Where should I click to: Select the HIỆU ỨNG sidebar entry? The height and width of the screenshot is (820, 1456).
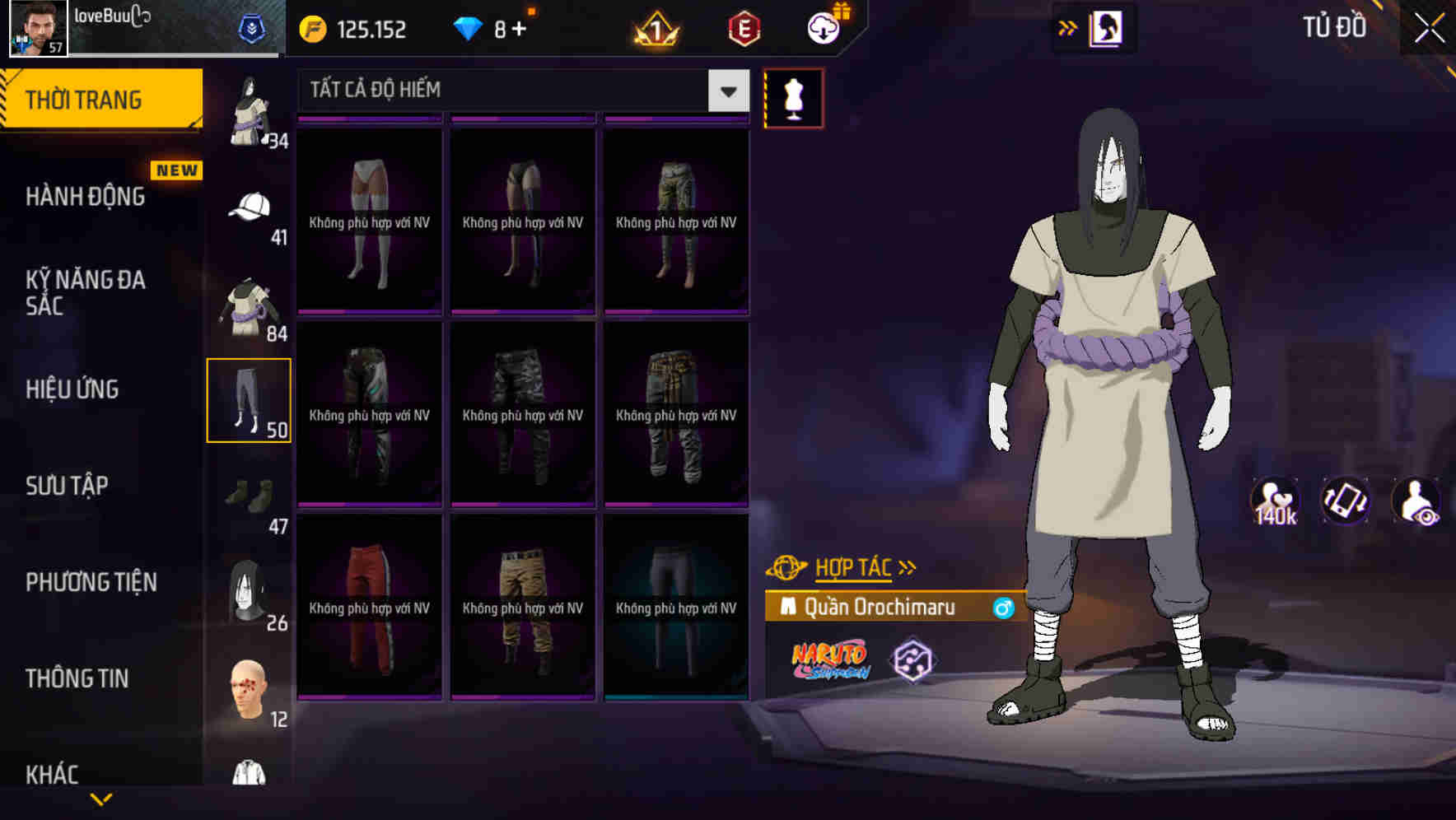click(72, 389)
